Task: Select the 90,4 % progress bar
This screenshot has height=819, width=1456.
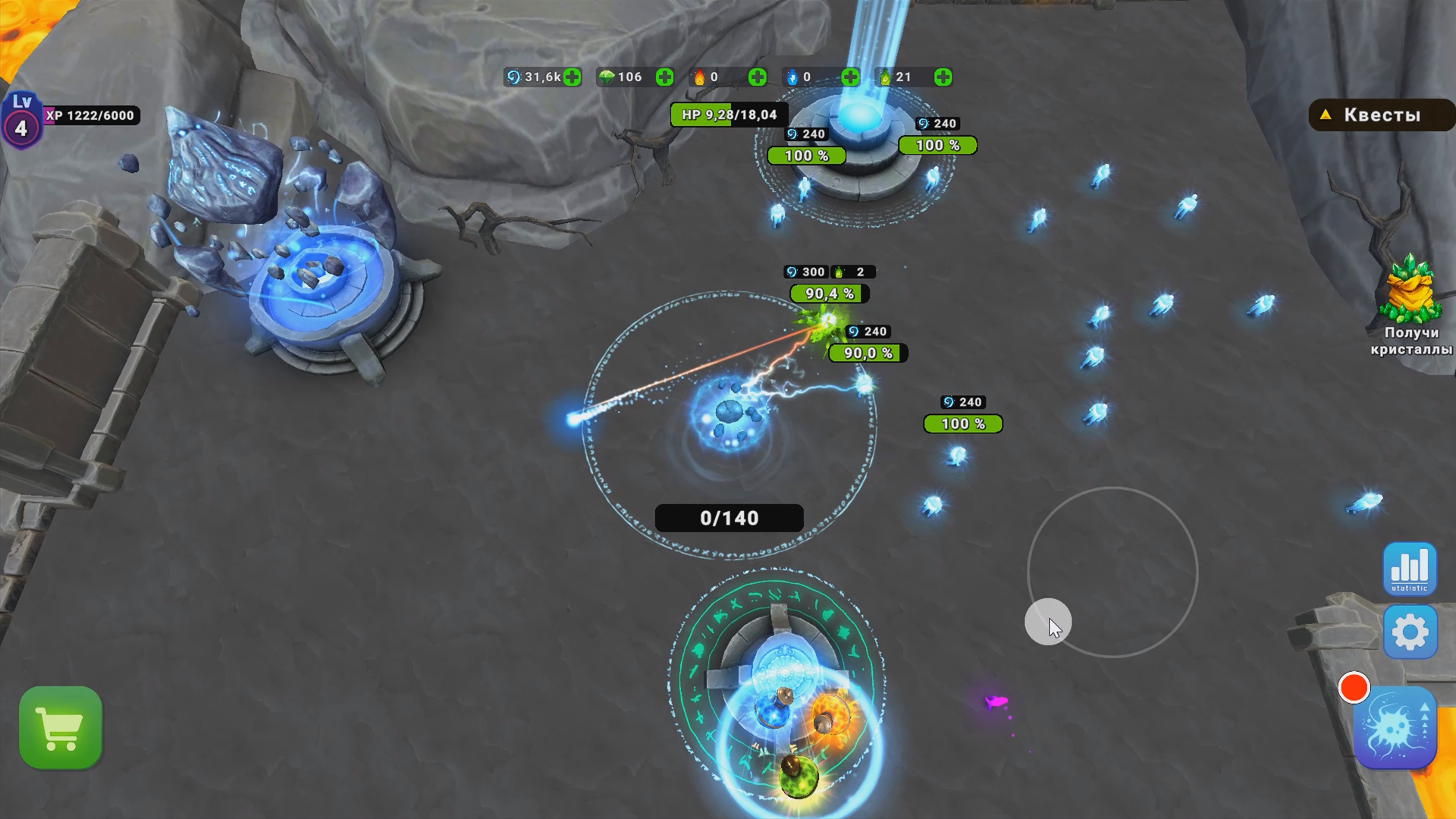Action: 831,295
